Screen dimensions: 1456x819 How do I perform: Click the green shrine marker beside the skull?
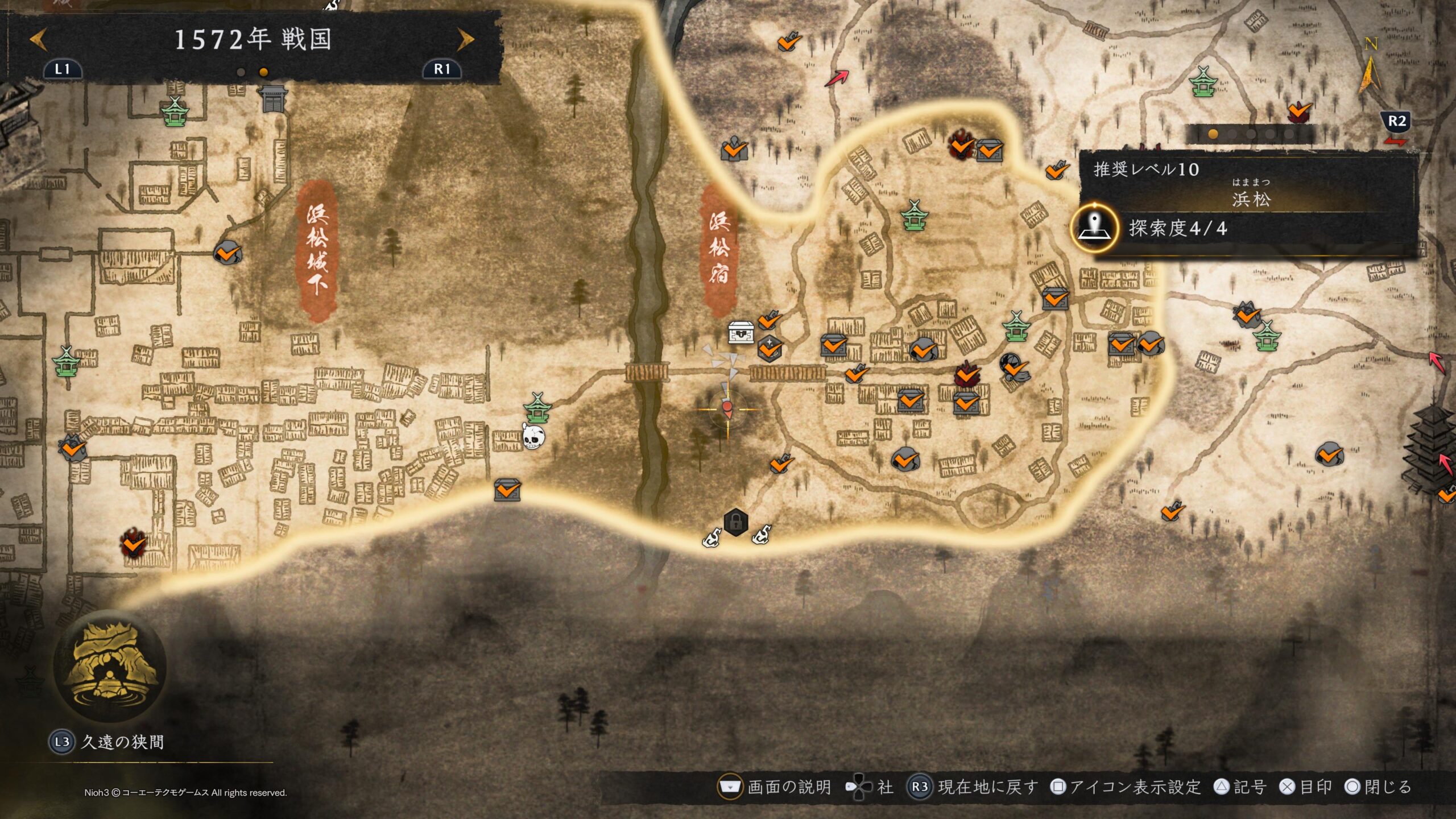pos(537,407)
